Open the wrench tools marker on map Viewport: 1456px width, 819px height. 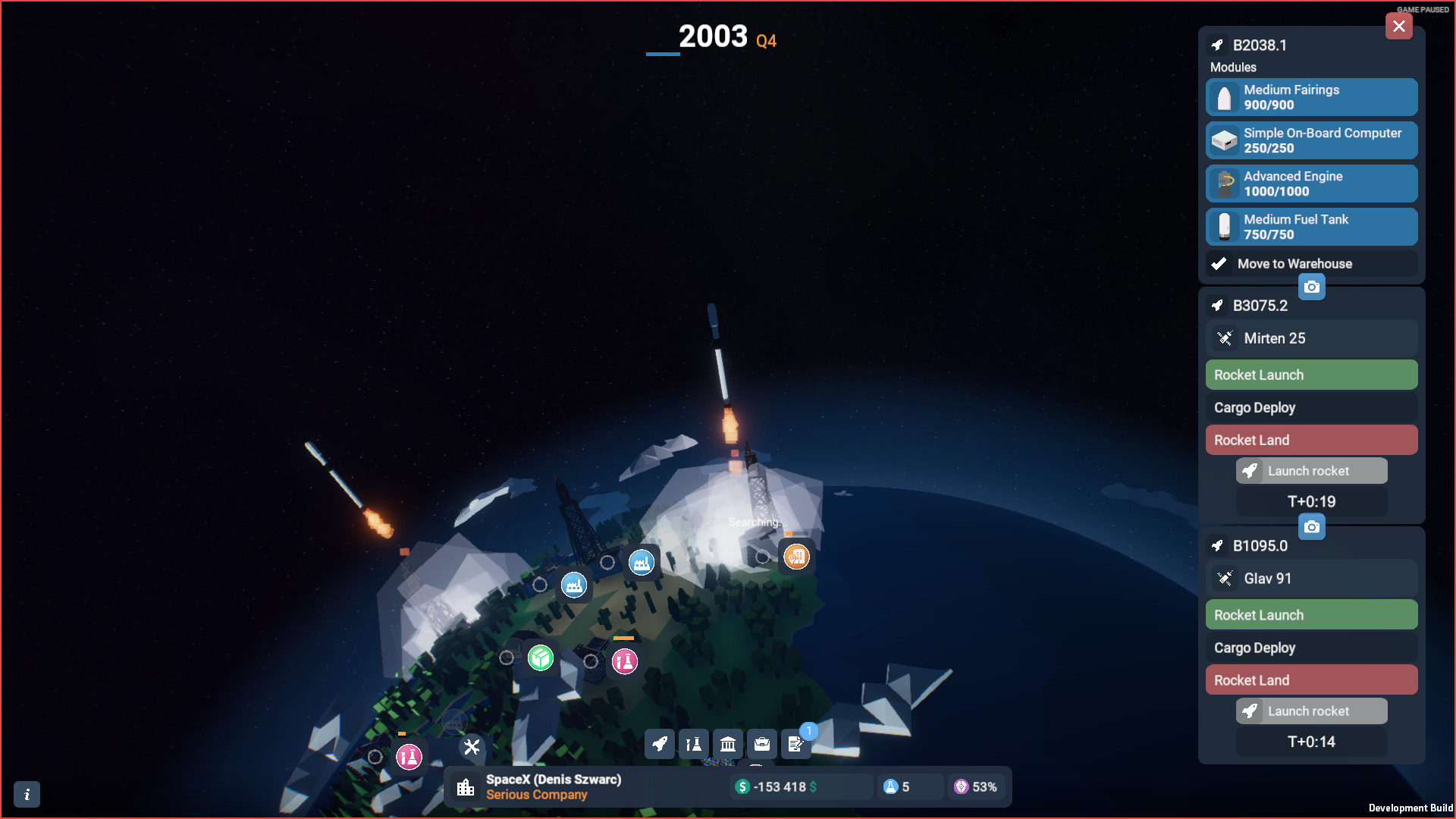(x=471, y=747)
